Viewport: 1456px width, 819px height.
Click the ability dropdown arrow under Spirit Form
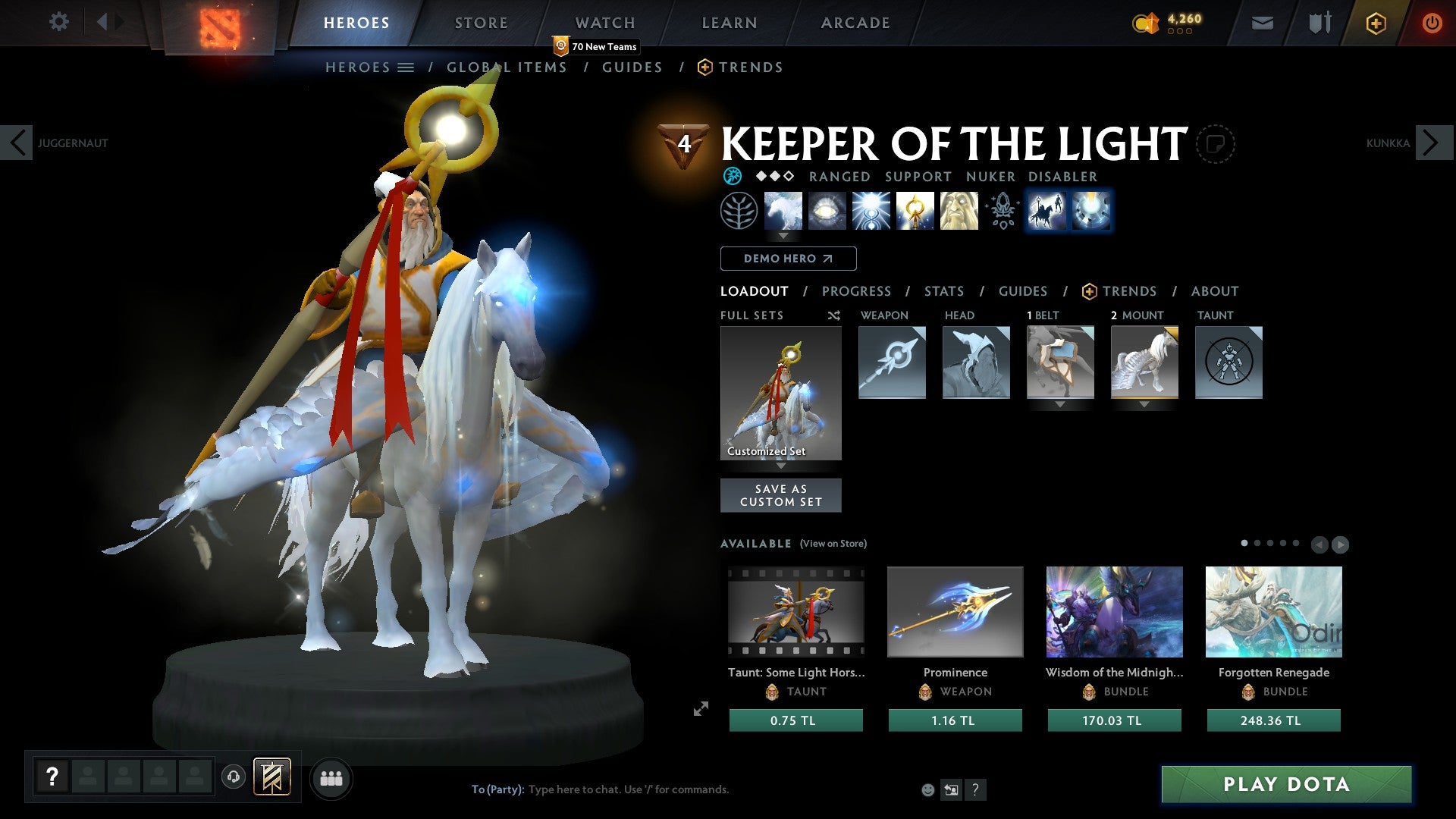[783, 236]
